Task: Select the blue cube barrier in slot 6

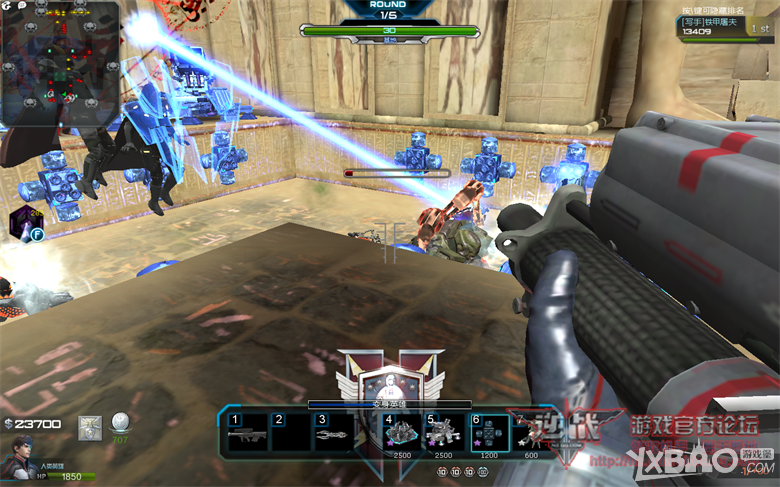Action: (x=489, y=434)
